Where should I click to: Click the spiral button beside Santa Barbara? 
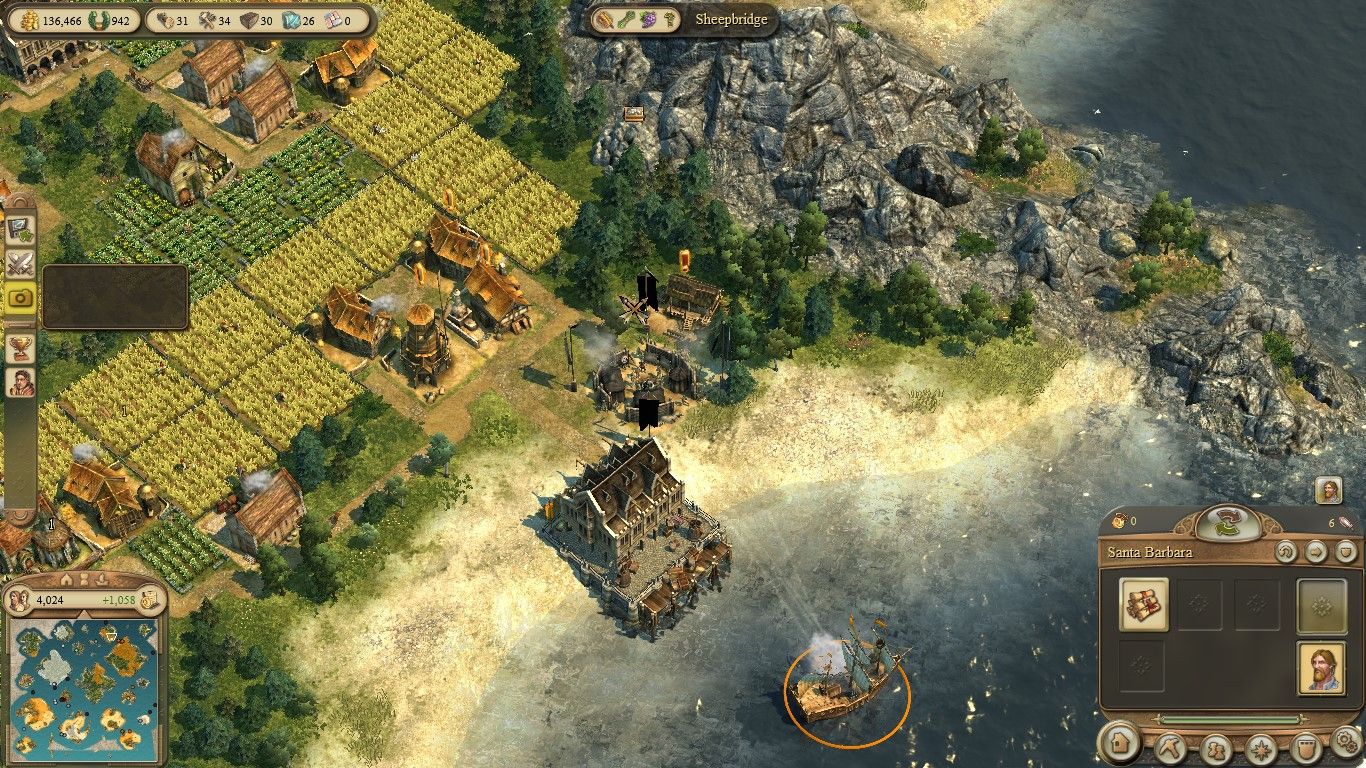point(1286,551)
